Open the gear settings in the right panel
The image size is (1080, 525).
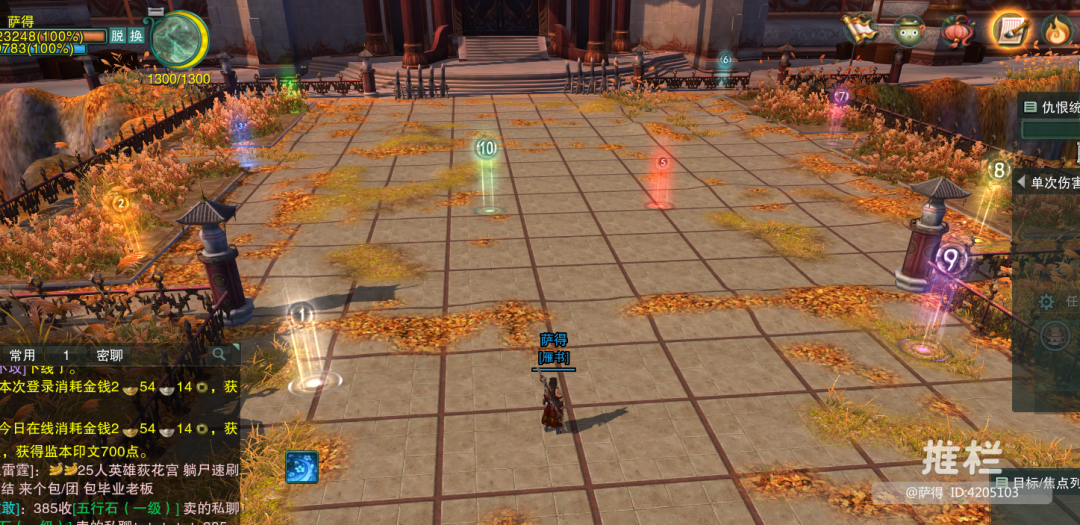1046,301
